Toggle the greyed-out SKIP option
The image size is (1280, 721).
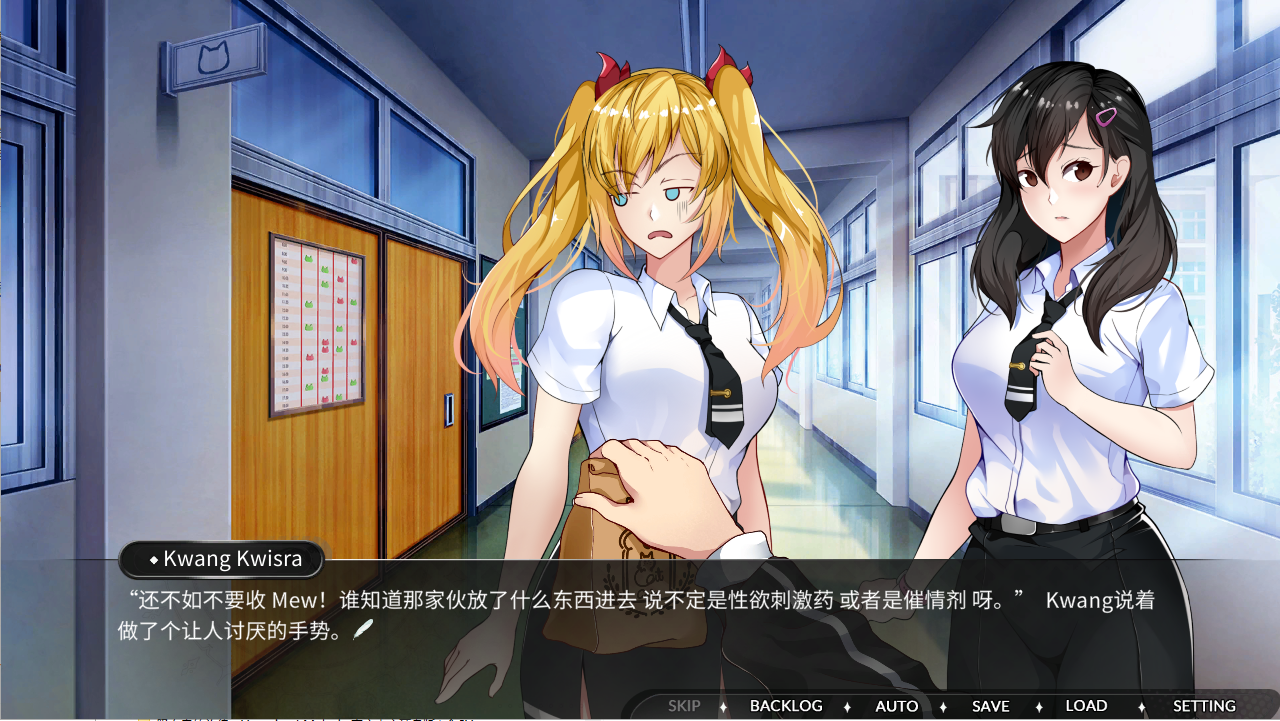[x=684, y=705]
